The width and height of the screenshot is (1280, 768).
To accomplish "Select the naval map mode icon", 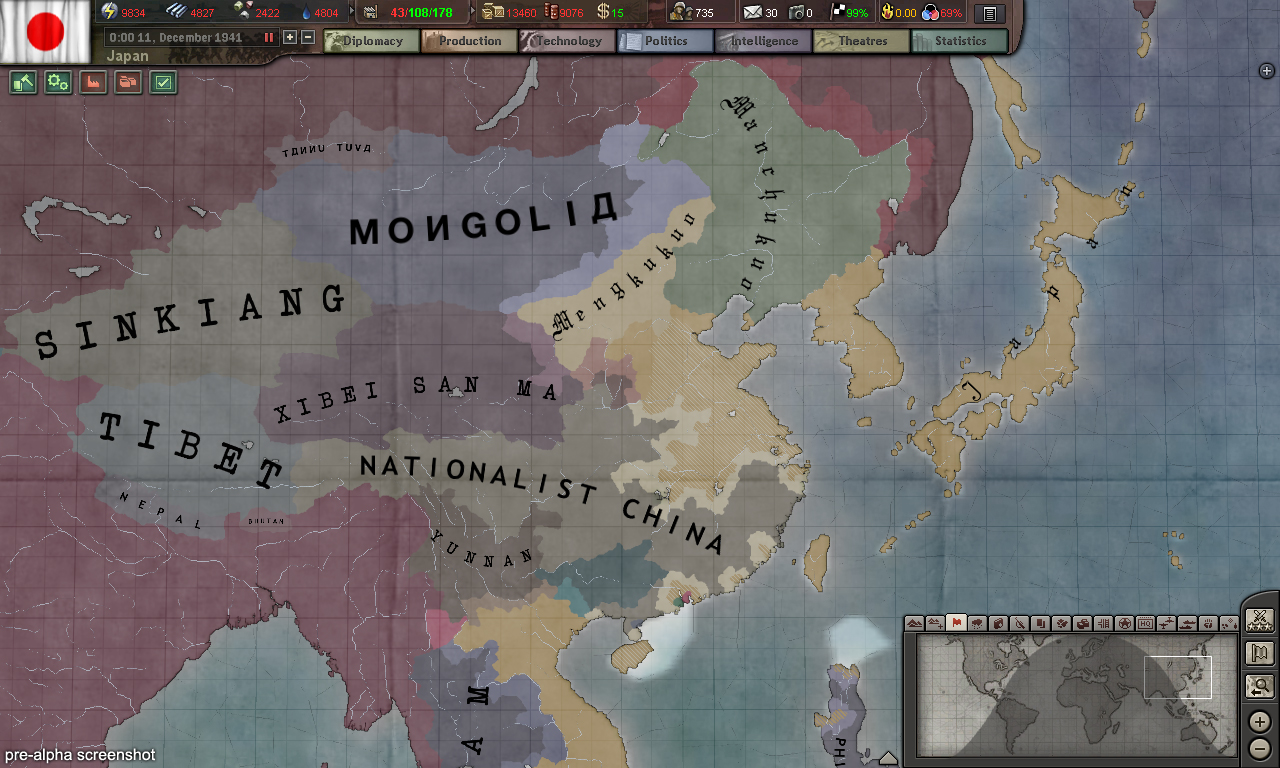I will point(1187,625).
